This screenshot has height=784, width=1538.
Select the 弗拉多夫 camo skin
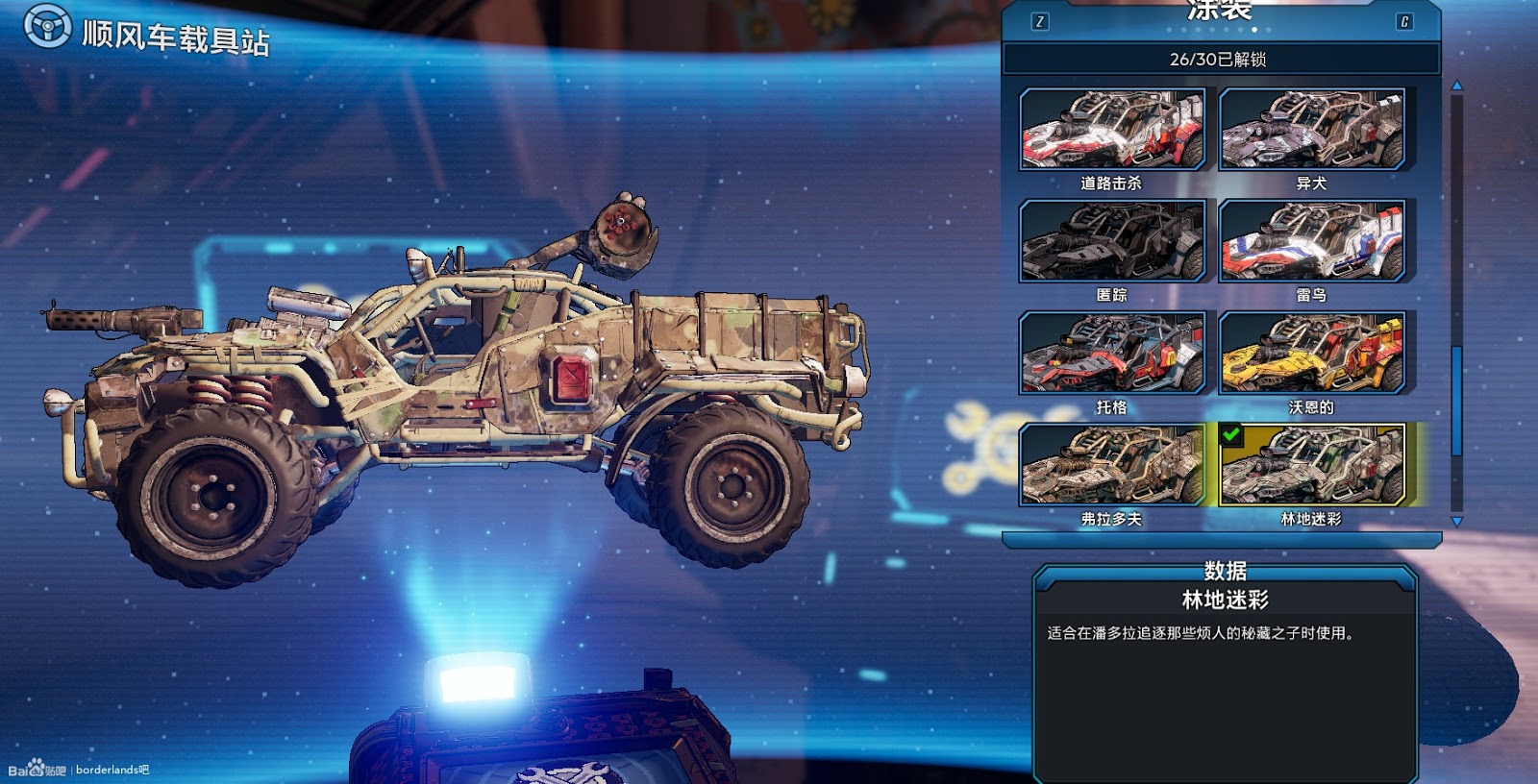click(1111, 466)
